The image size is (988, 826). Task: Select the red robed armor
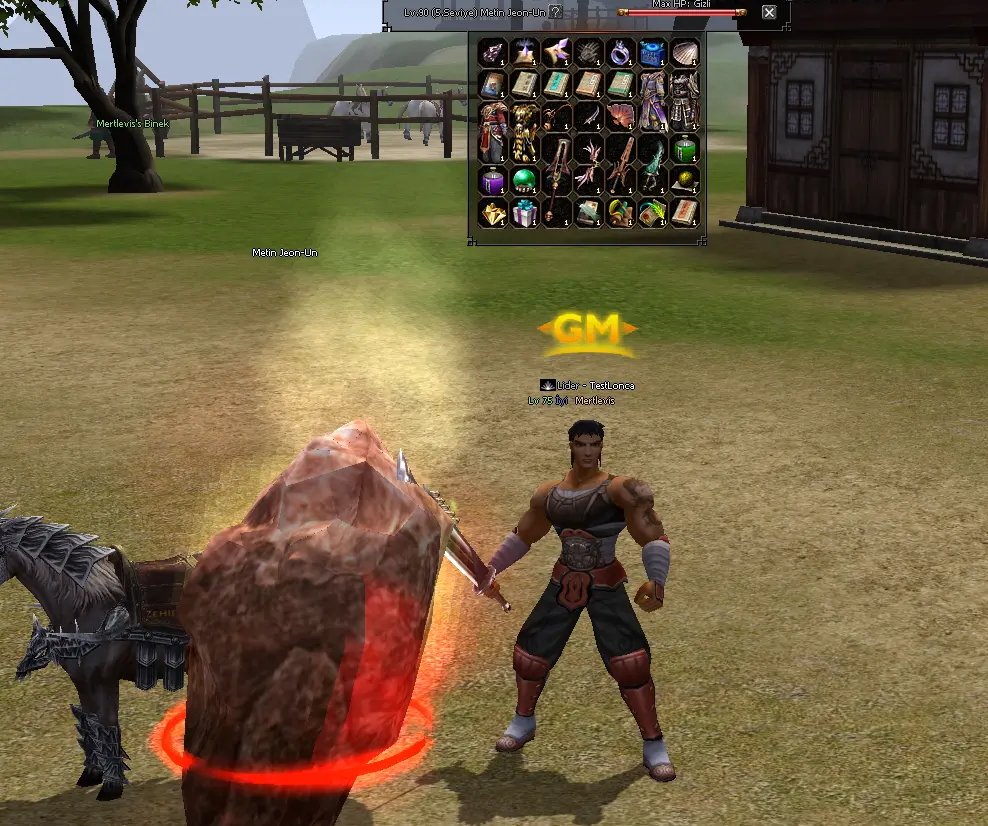coord(492,130)
